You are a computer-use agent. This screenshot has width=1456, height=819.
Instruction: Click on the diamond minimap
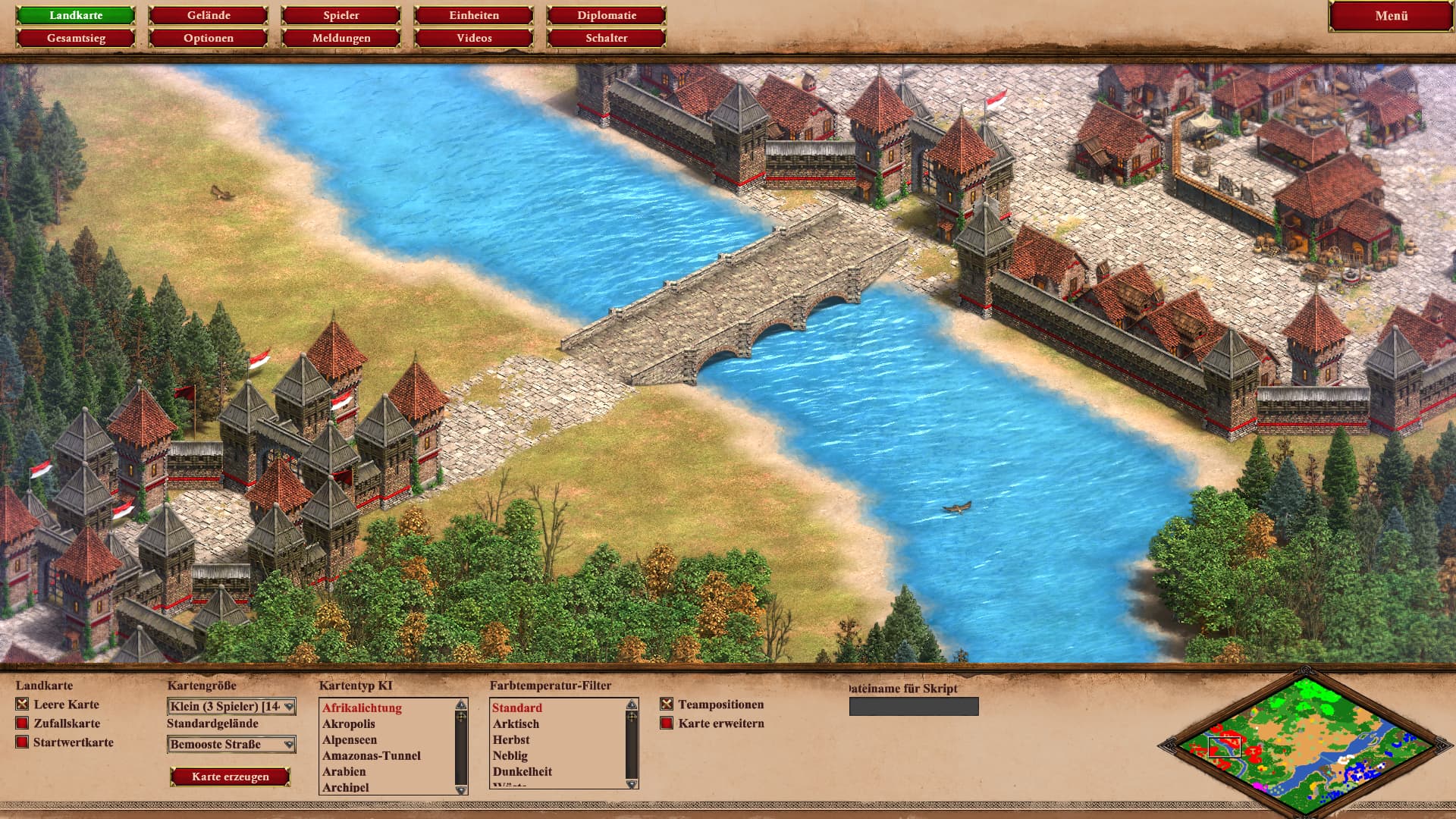point(1304,743)
